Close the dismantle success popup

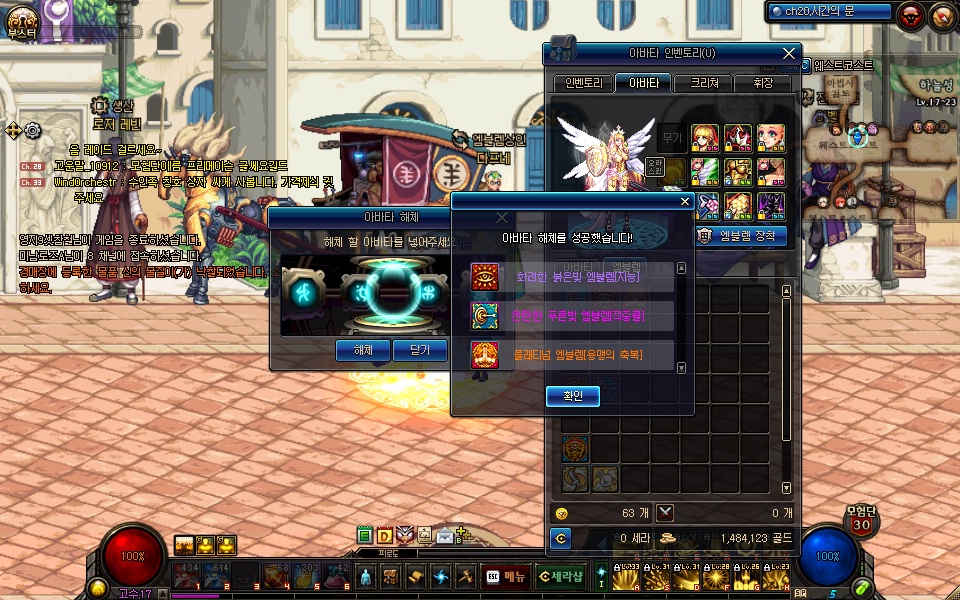pos(685,201)
